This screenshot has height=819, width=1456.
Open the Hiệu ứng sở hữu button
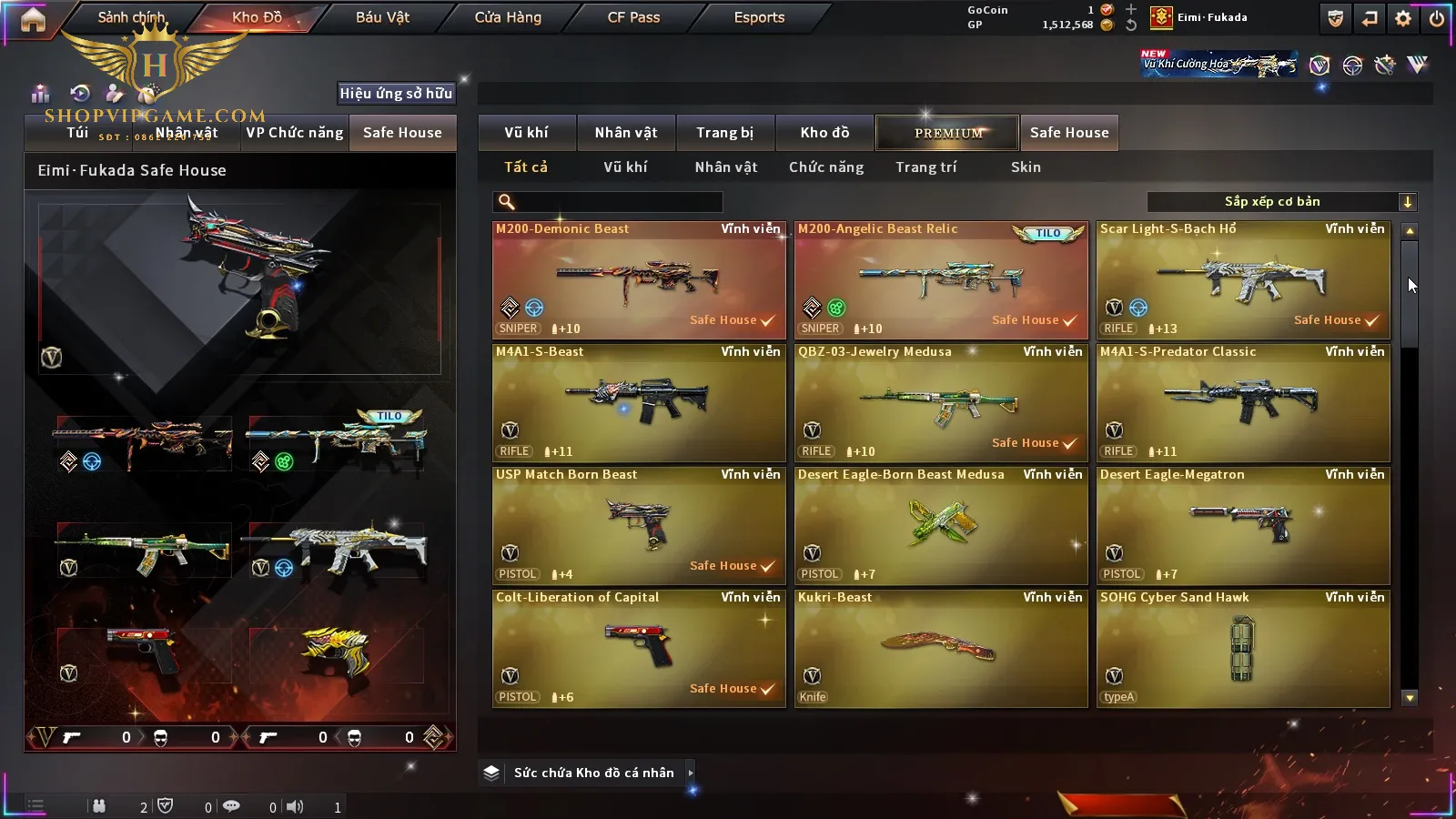(x=396, y=93)
